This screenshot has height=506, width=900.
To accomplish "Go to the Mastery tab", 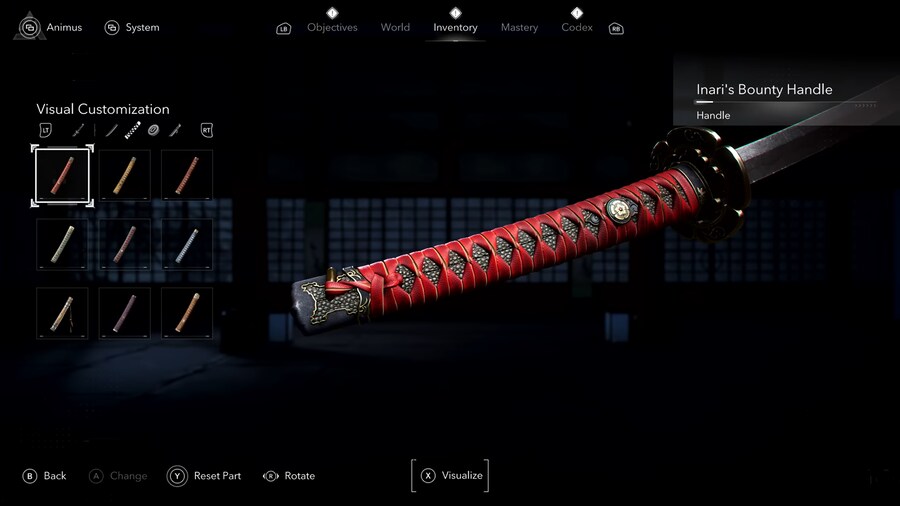I will click(519, 27).
